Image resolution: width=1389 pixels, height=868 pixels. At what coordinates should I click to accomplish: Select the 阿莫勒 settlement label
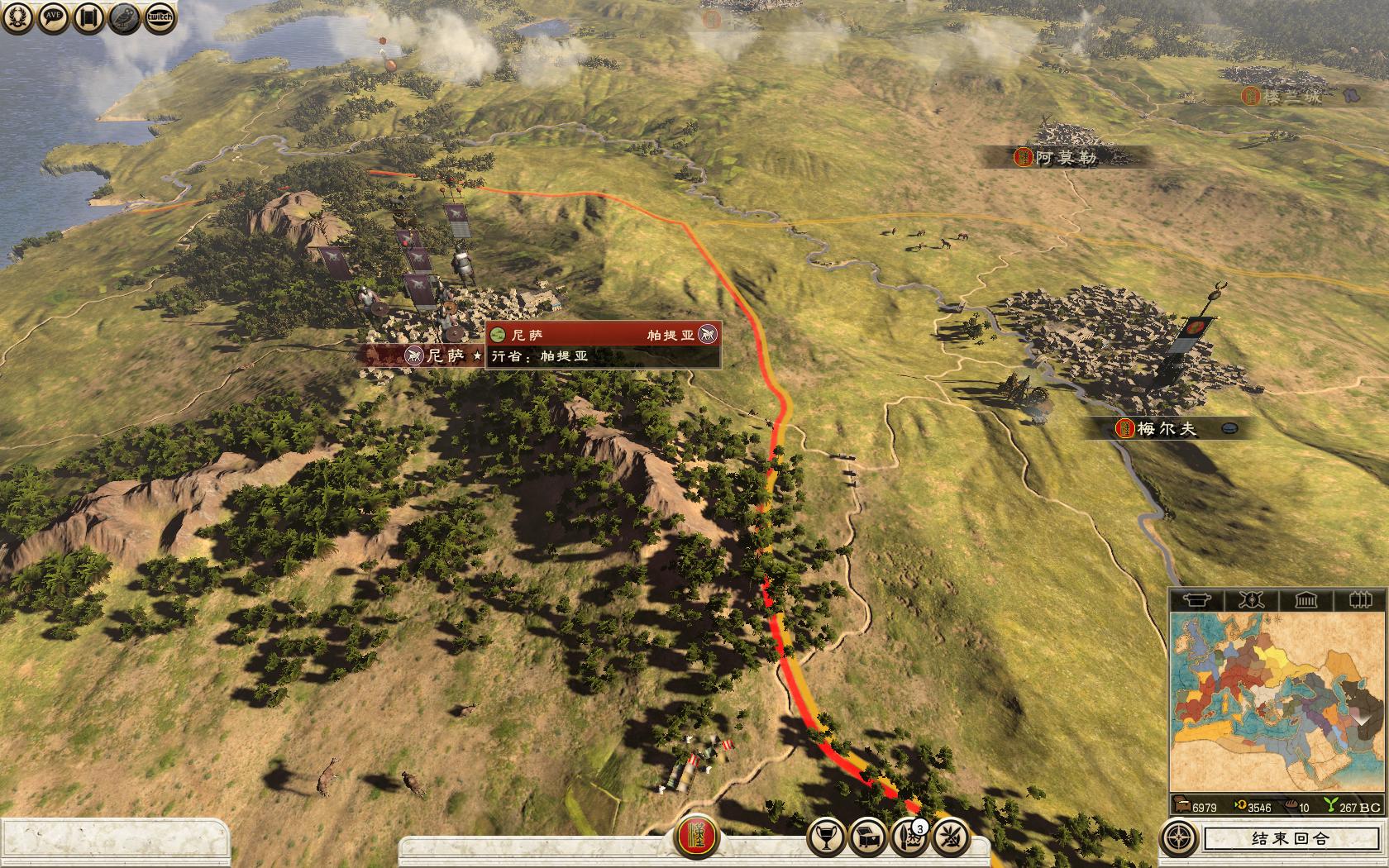pos(1065,157)
